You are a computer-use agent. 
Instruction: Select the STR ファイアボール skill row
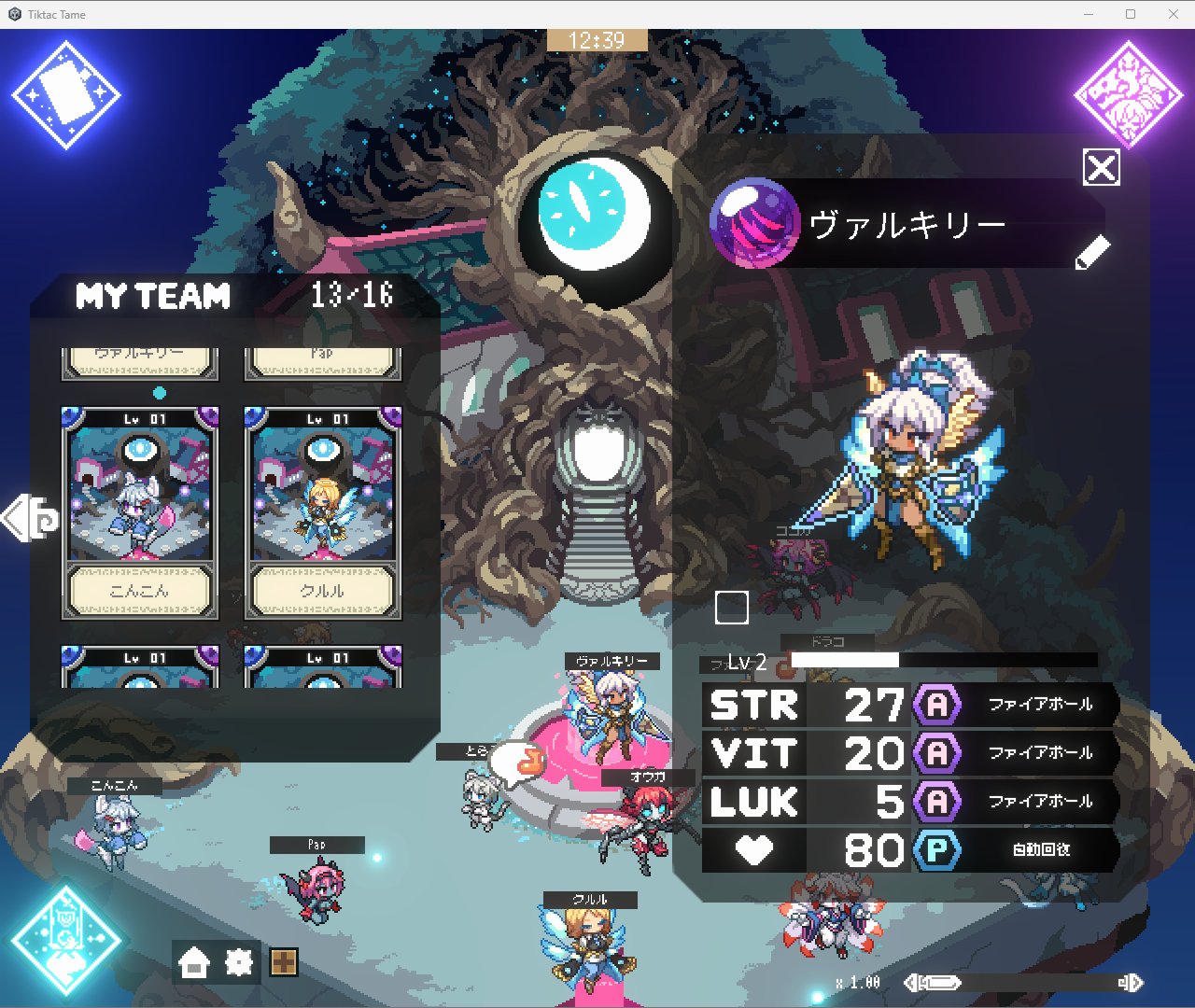coord(1018,705)
